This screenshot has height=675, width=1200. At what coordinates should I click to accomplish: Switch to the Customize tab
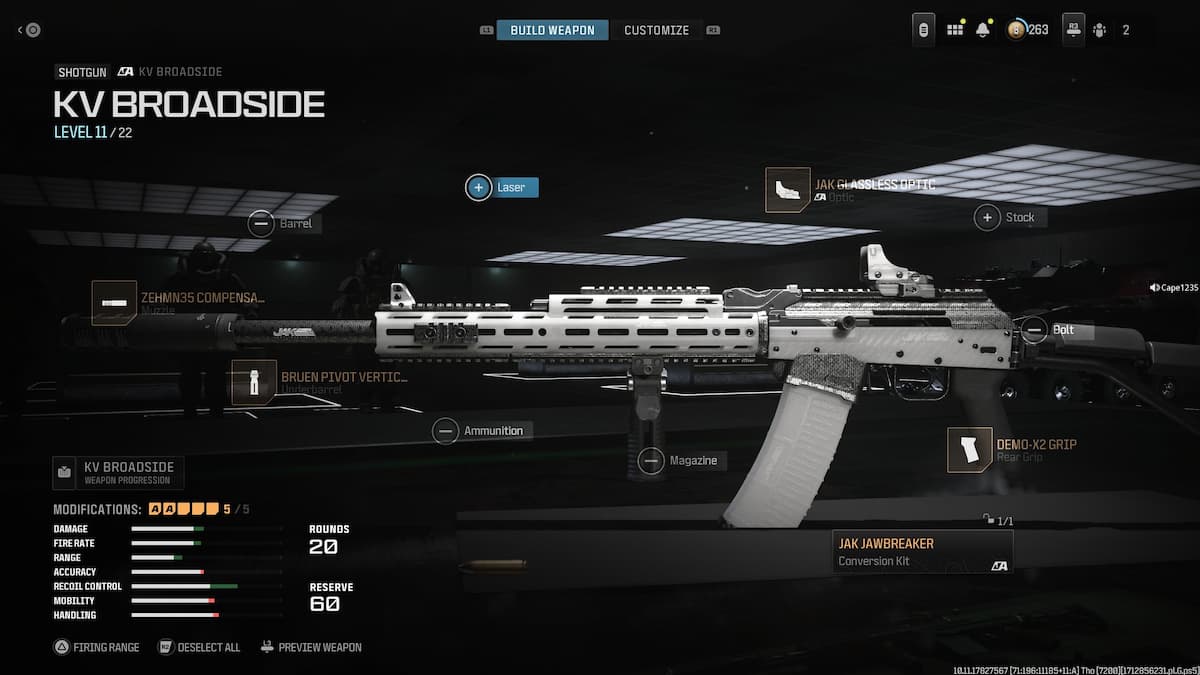pyautogui.click(x=656, y=30)
